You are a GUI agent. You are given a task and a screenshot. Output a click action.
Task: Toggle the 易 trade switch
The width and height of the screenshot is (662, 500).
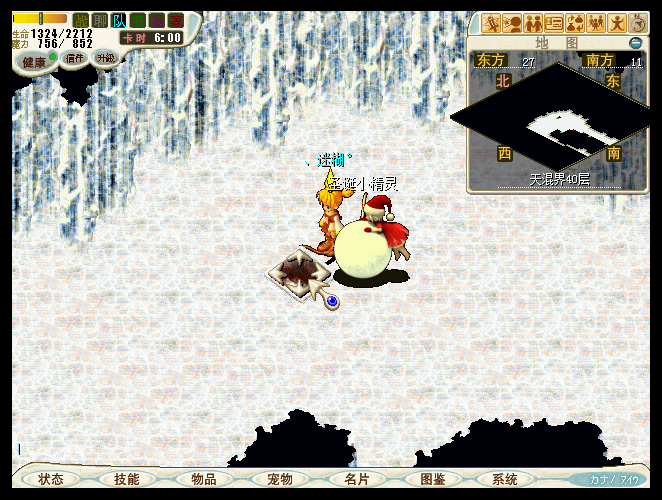[157, 20]
